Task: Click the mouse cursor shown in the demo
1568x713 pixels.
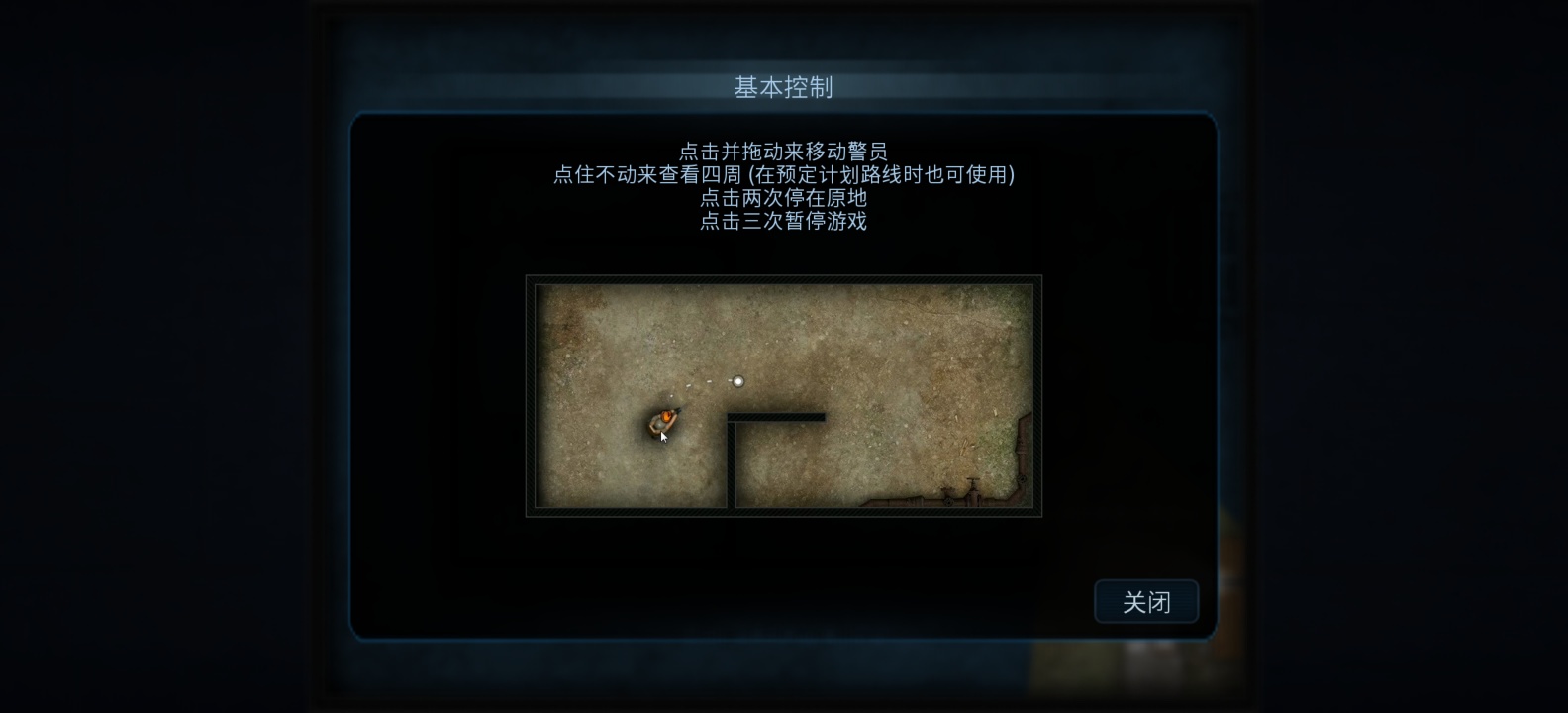Action: point(664,437)
